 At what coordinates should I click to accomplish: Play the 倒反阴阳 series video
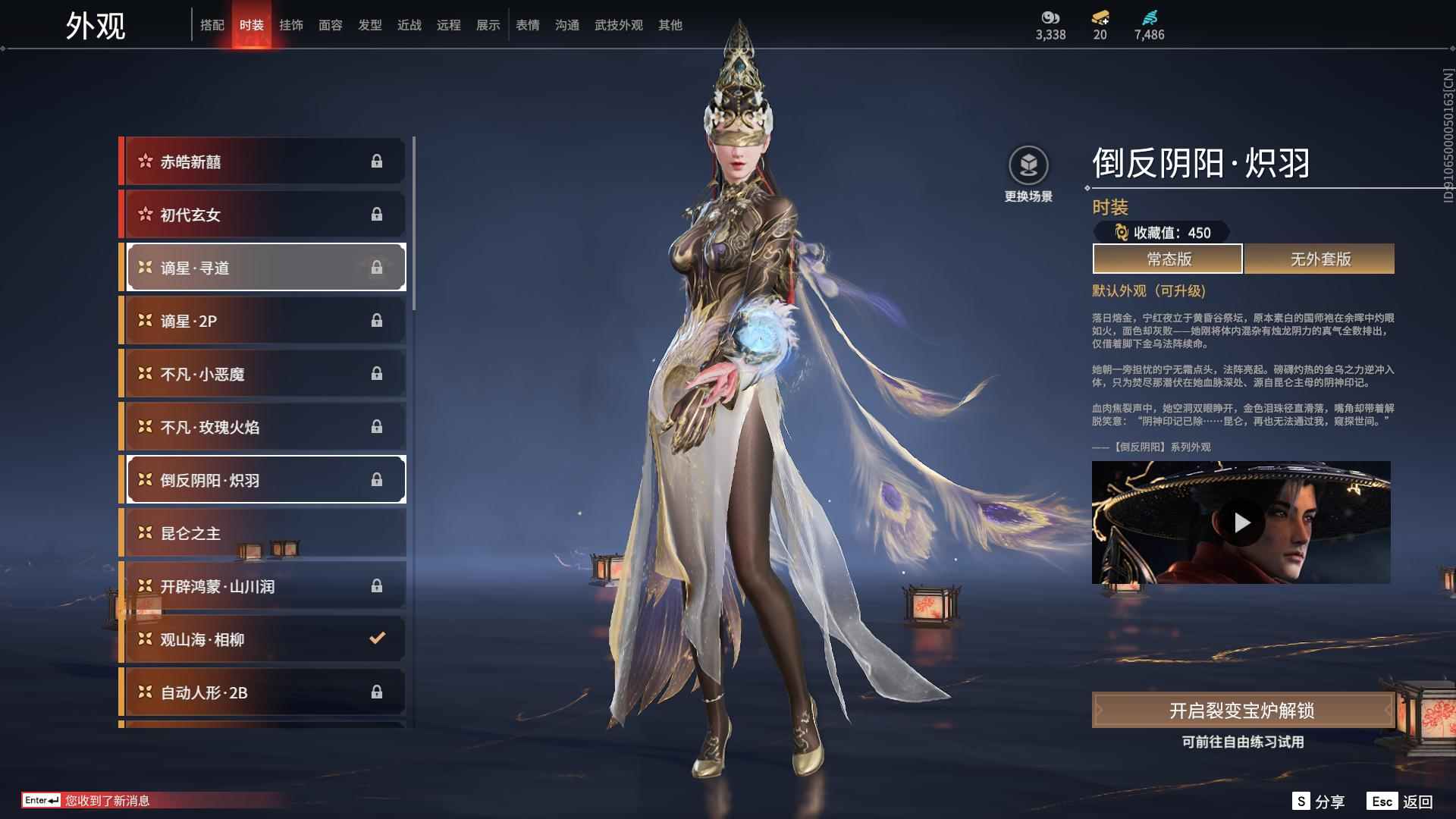pyautogui.click(x=1243, y=522)
